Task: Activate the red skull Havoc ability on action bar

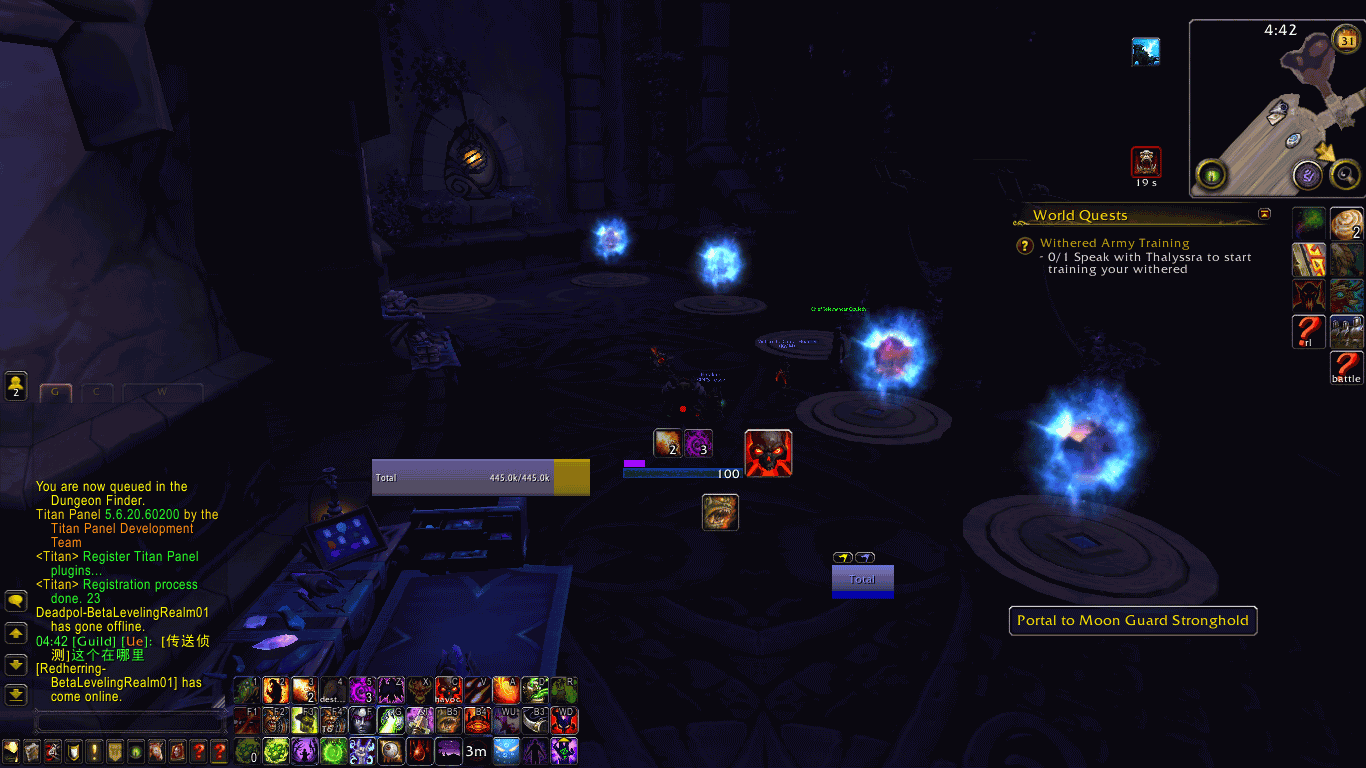Action: tap(449, 690)
